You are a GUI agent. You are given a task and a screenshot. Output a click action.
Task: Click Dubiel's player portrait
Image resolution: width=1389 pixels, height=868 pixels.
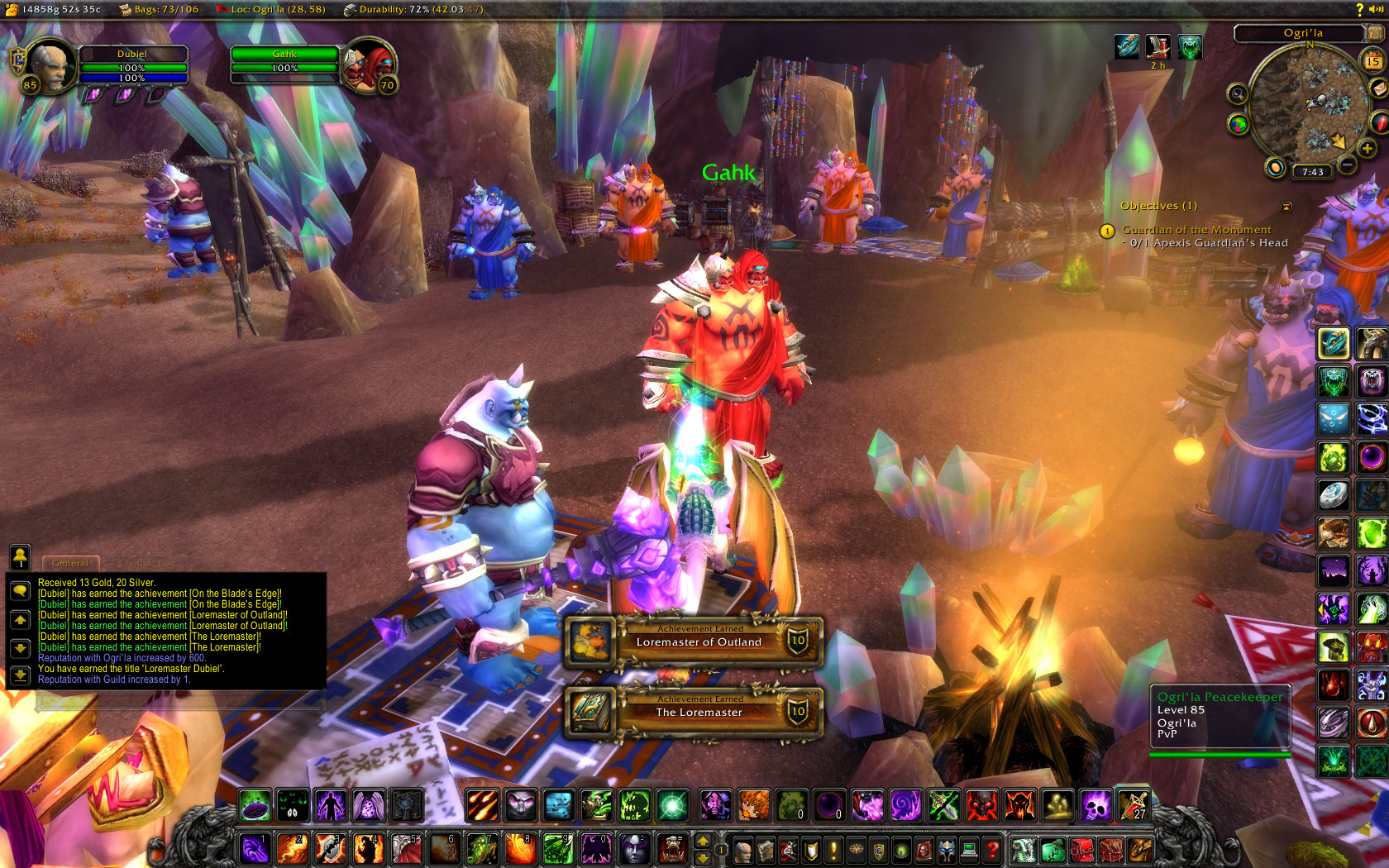50,64
